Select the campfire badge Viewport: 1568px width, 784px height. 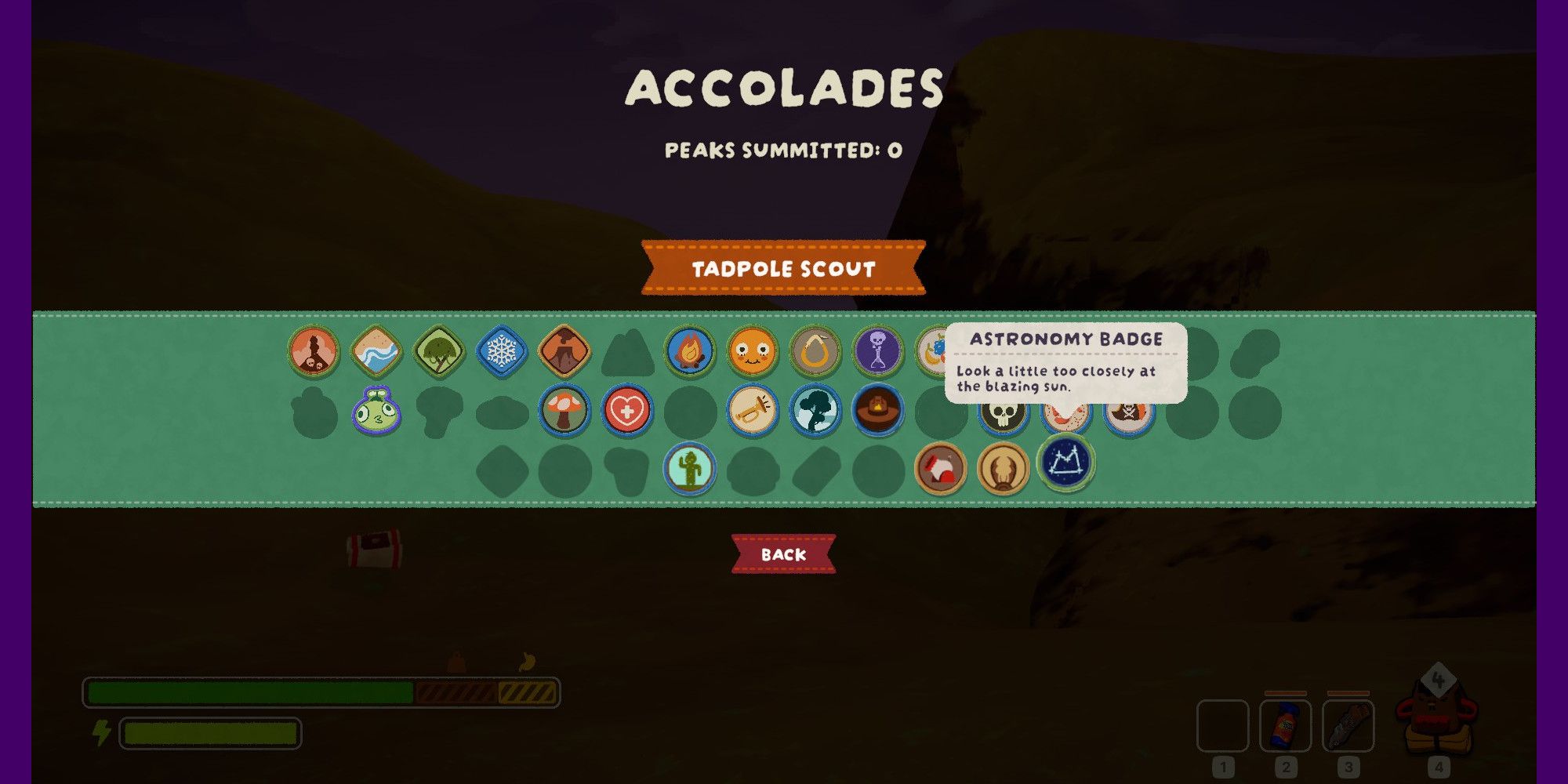click(689, 351)
